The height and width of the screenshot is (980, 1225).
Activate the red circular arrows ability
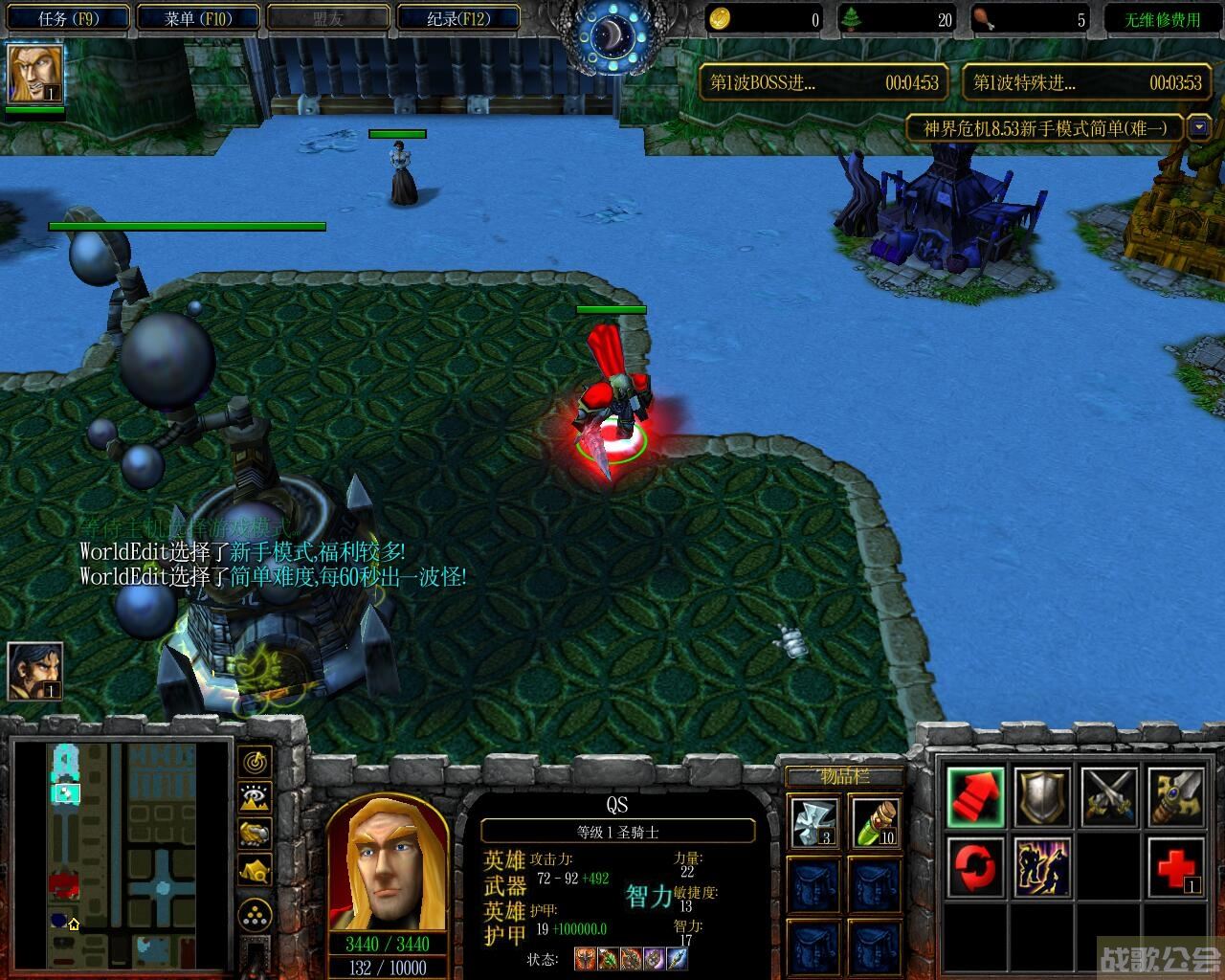976,867
